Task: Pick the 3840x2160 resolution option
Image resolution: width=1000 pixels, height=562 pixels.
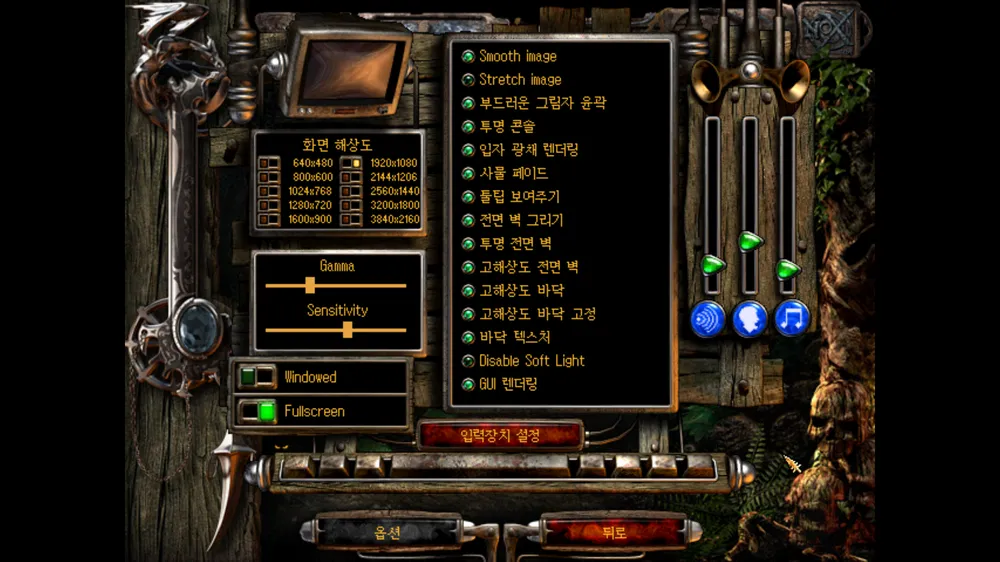Action: coord(351,219)
